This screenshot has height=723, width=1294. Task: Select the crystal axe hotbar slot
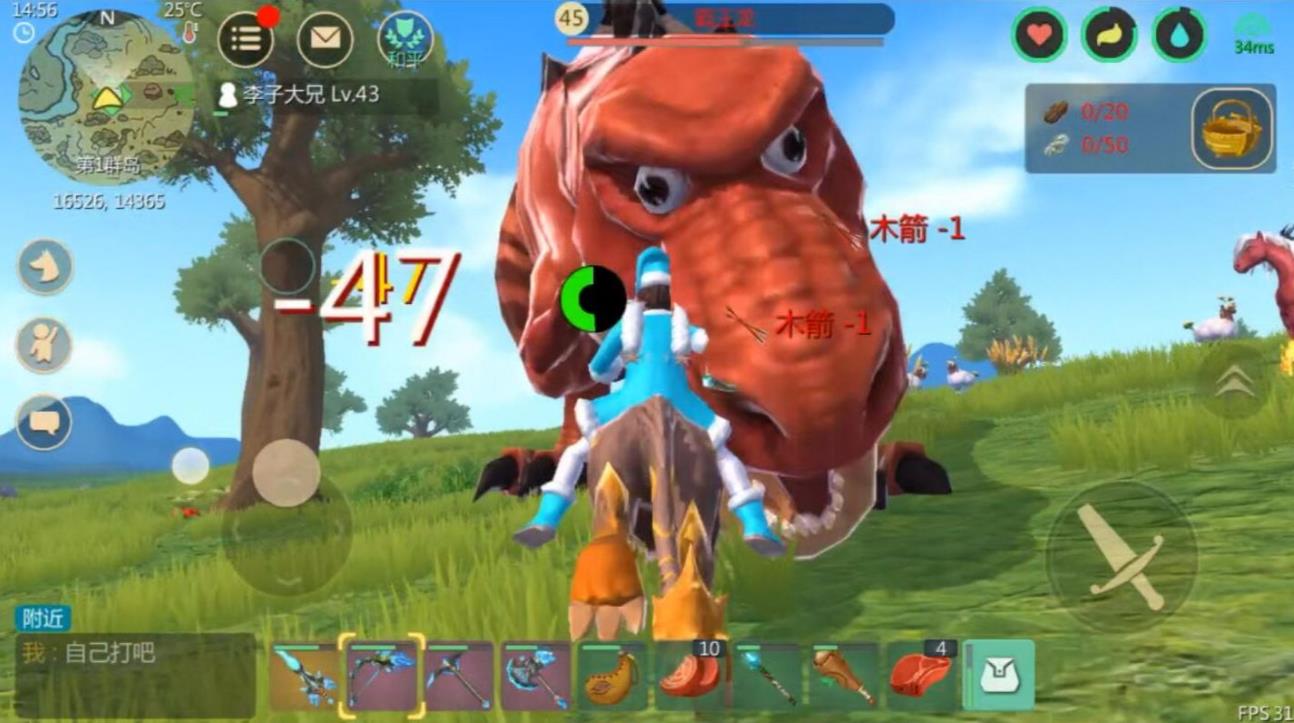pos(536,676)
